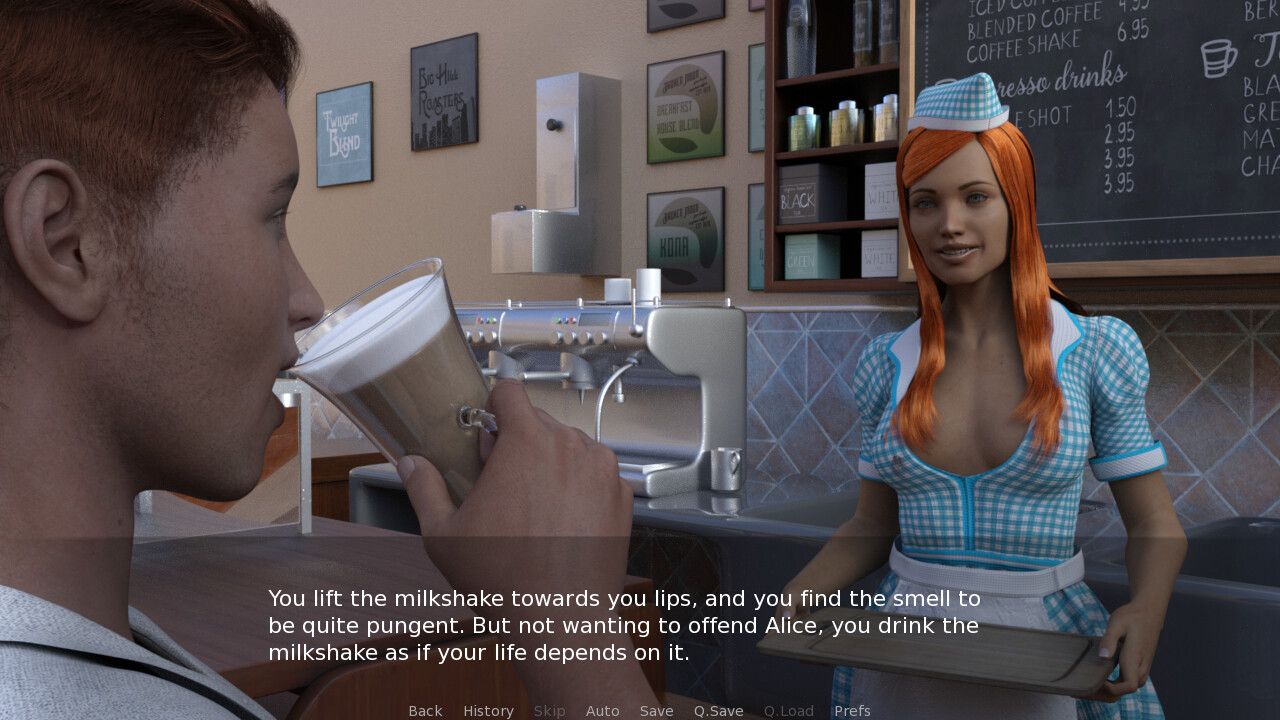This screenshot has width=1280, height=720.
Task: Click Back to rewind the dialogue
Action: [x=425, y=710]
